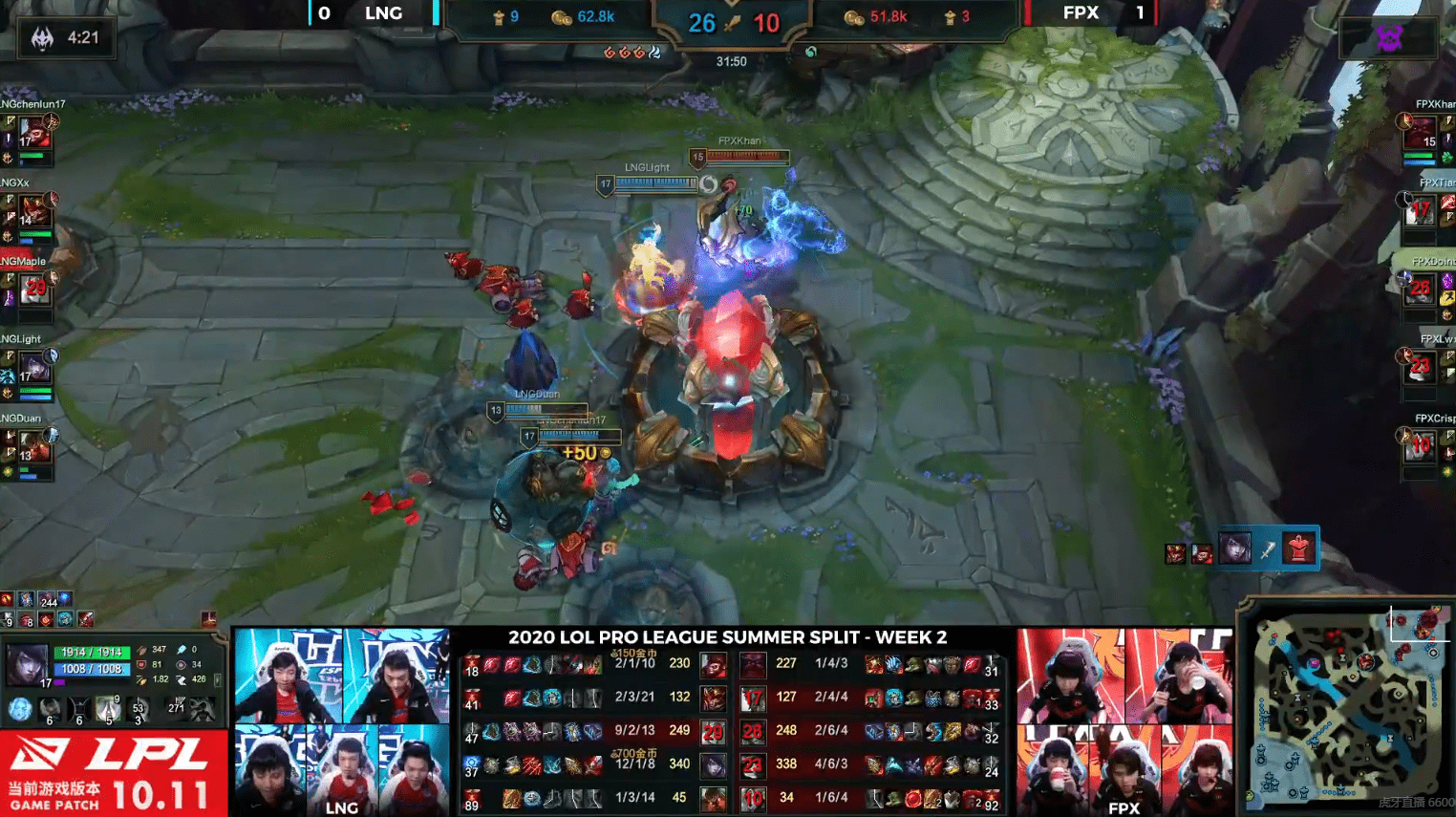The width and height of the screenshot is (1456, 817).
Task: Click the purple Baron buff icon
Action: [x=1389, y=38]
